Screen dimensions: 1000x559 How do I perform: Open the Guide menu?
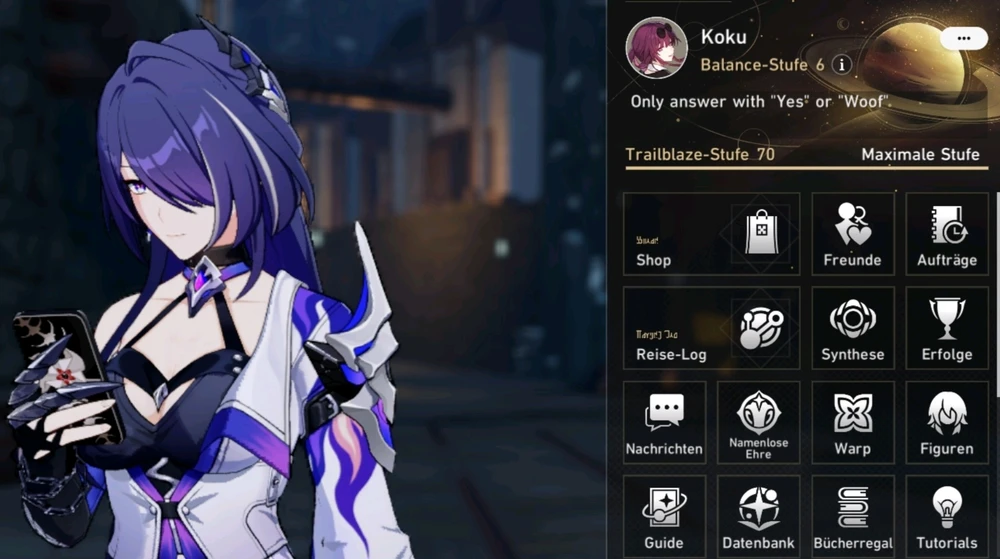point(664,516)
